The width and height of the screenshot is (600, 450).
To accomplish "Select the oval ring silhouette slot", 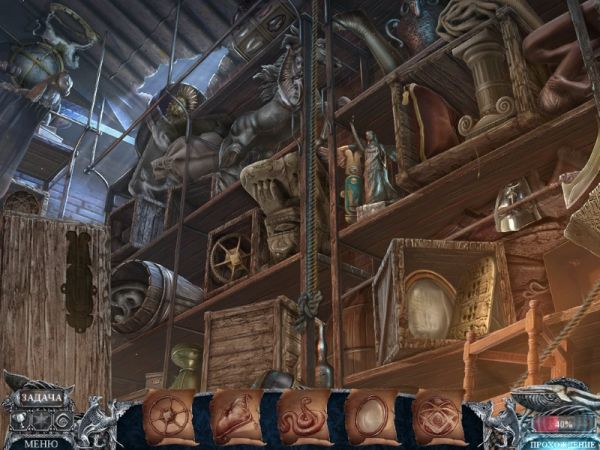I will coord(371,417).
